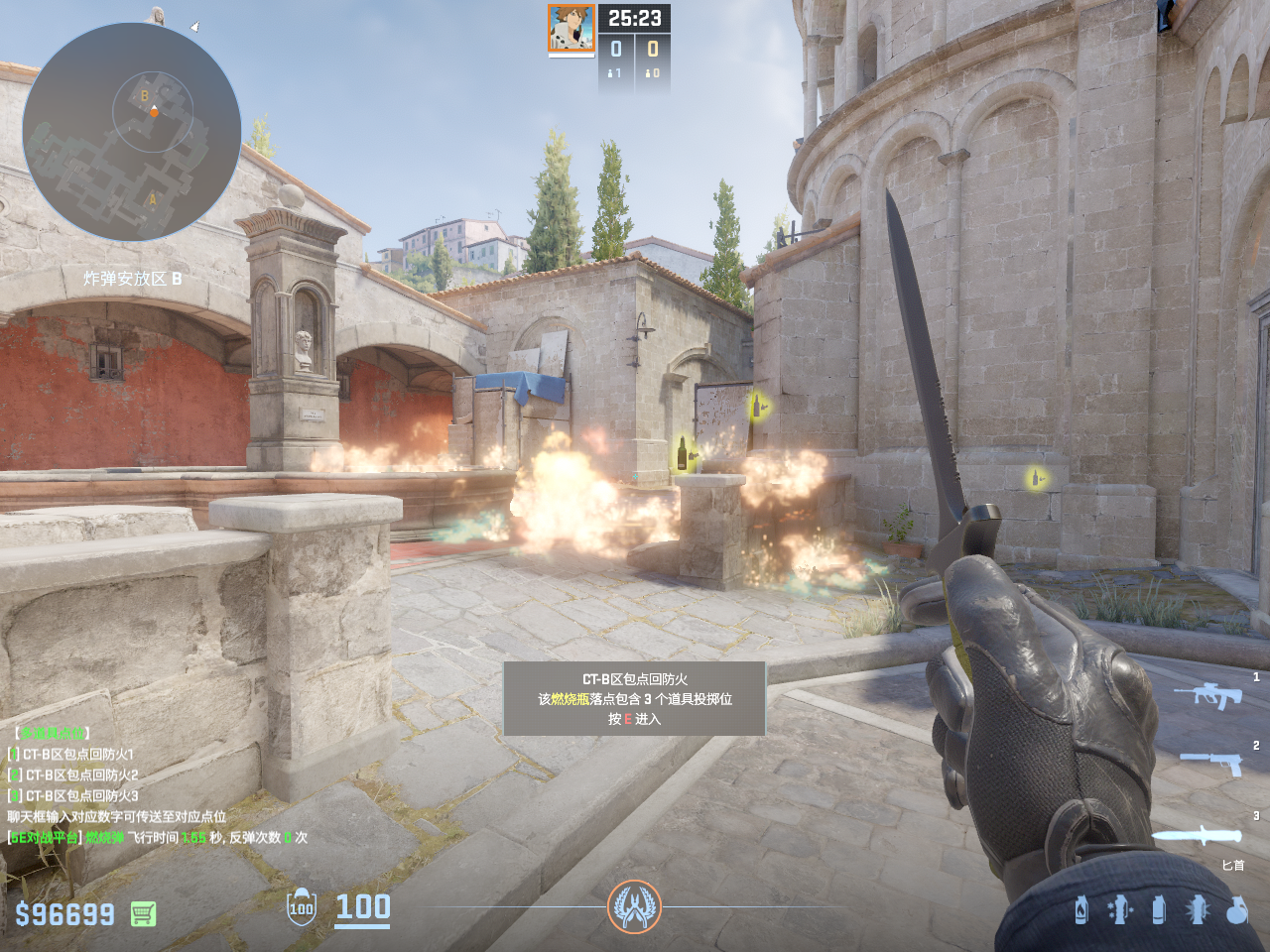This screenshot has height=952, width=1270.
Task: Choose lineup entry CT-B区包点回防火1 in the list
Action: 78,755
